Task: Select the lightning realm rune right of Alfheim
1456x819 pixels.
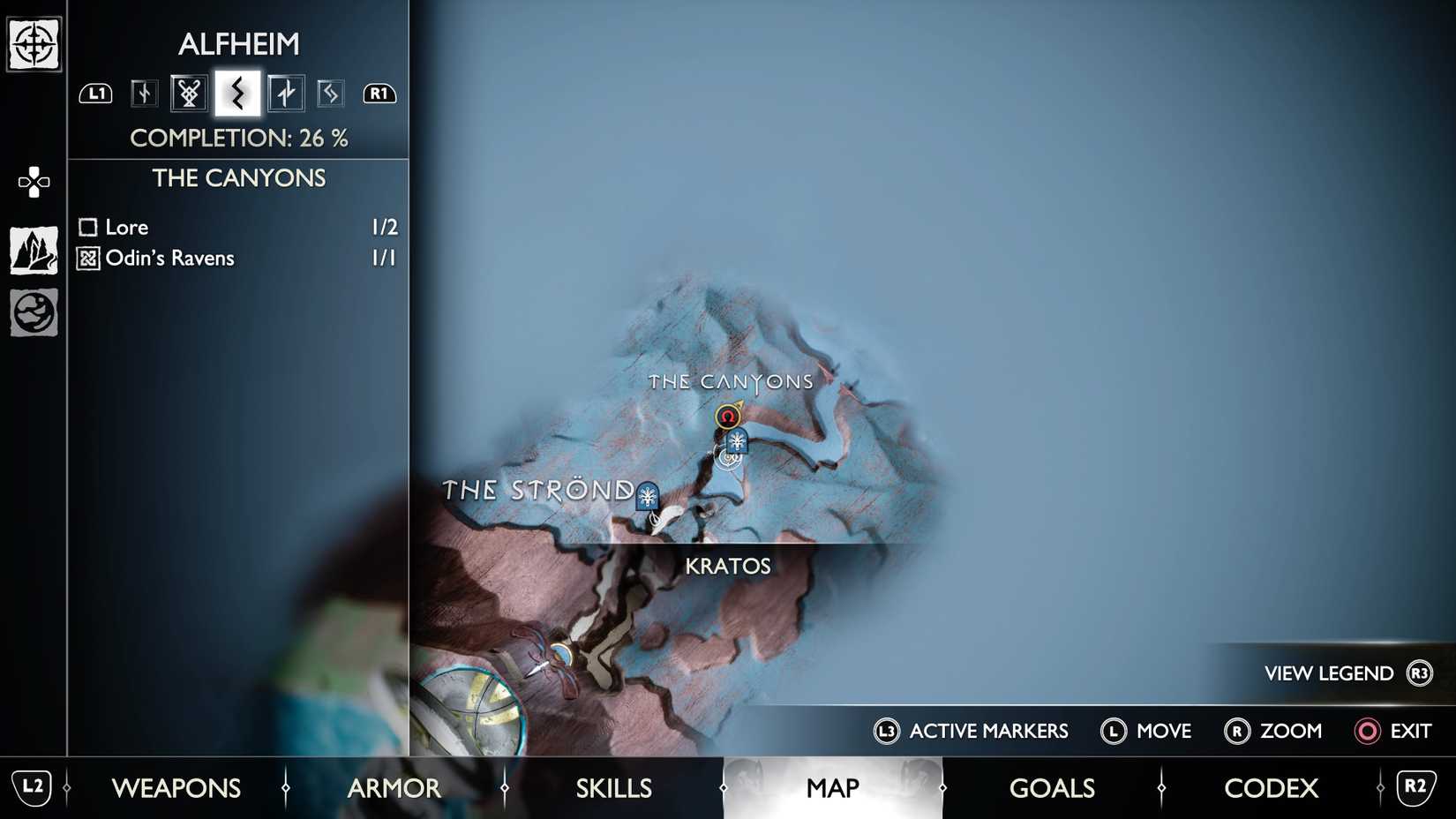Action: pos(283,92)
